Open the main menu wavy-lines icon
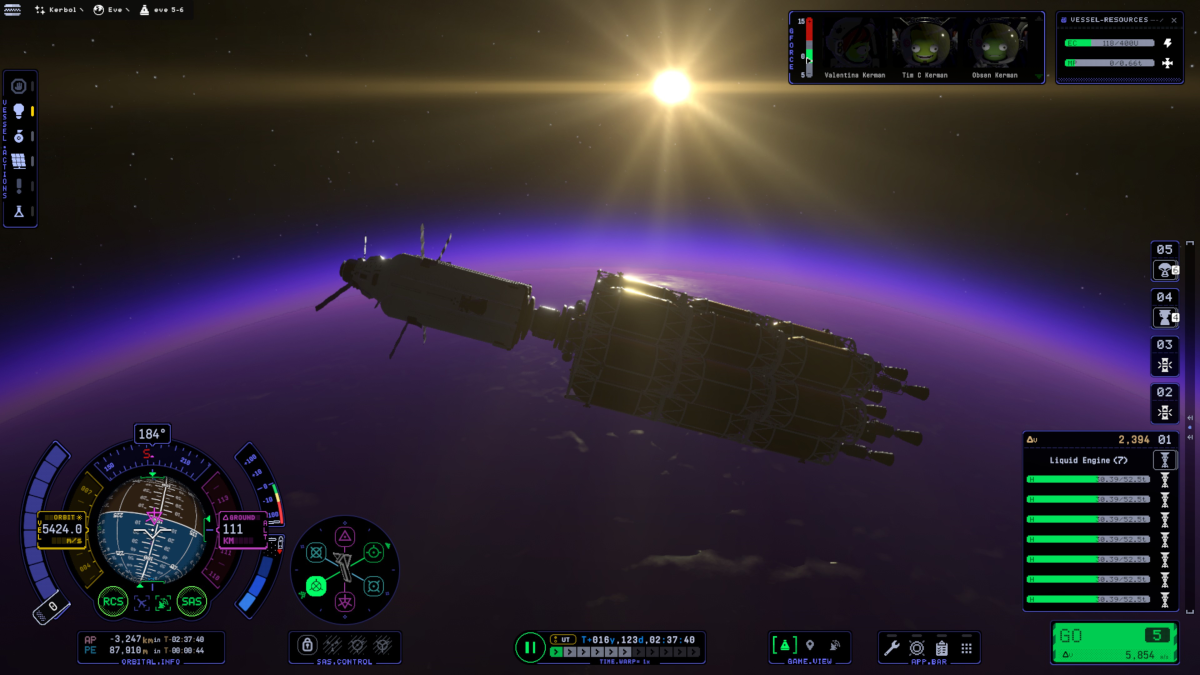The width and height of the screenshot is (1200, 675). (x=13, y=10)
